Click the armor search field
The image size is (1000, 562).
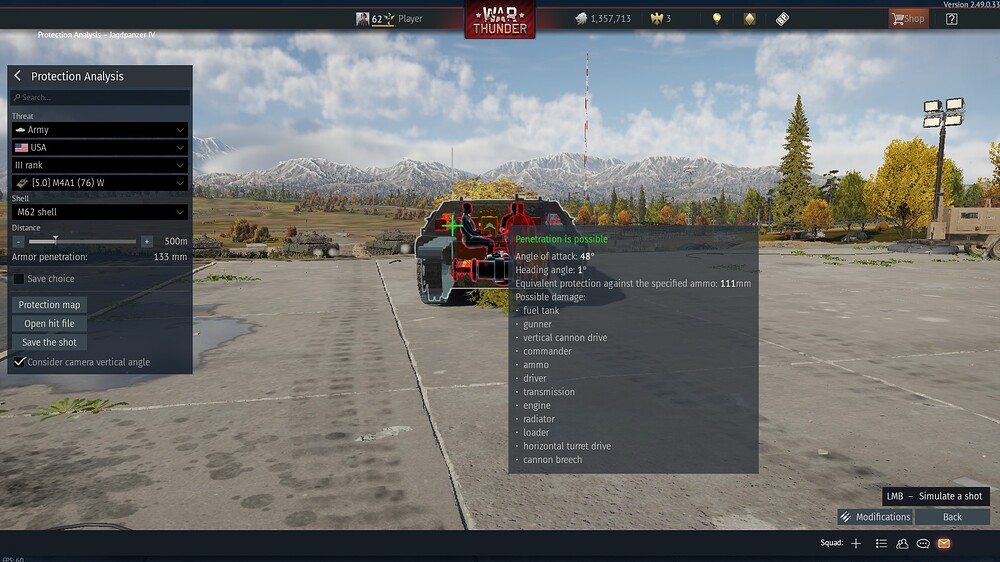click(100, 98)
